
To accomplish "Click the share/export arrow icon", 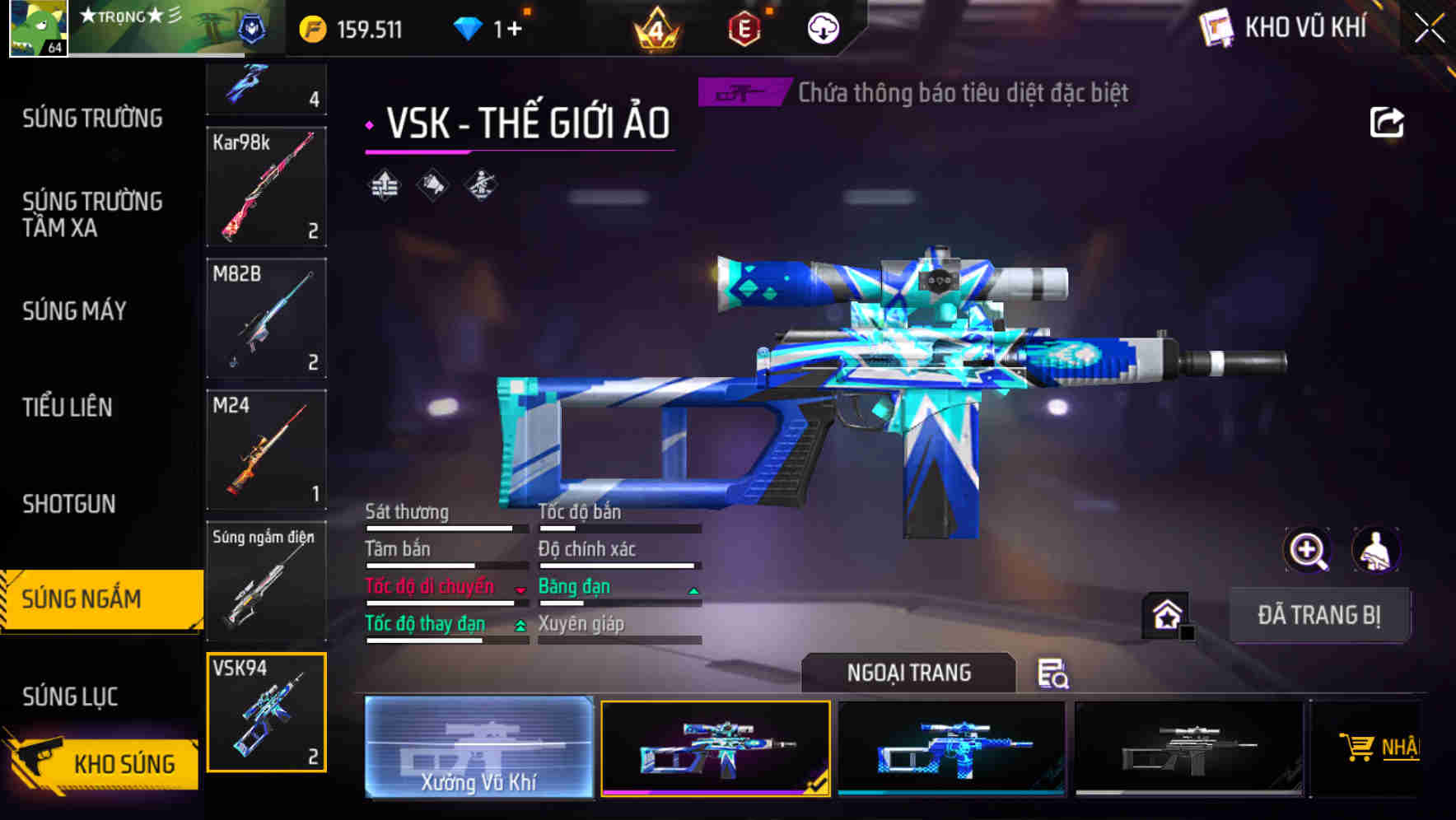I will pos(1388,121).
